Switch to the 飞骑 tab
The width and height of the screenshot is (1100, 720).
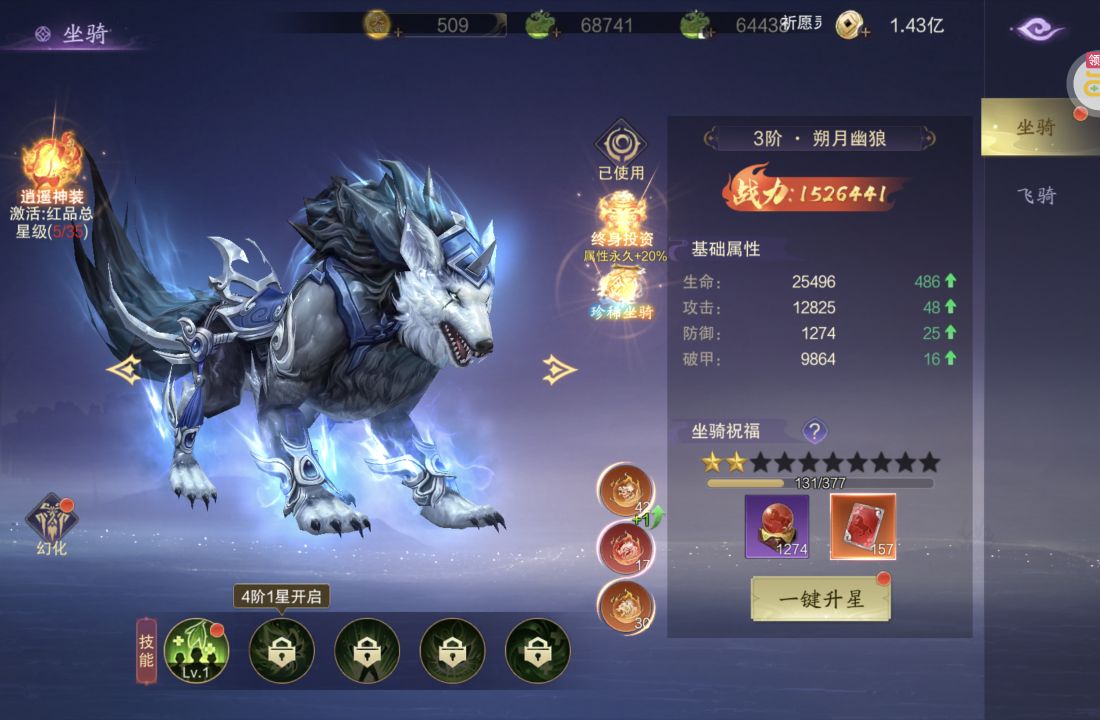1036,195
